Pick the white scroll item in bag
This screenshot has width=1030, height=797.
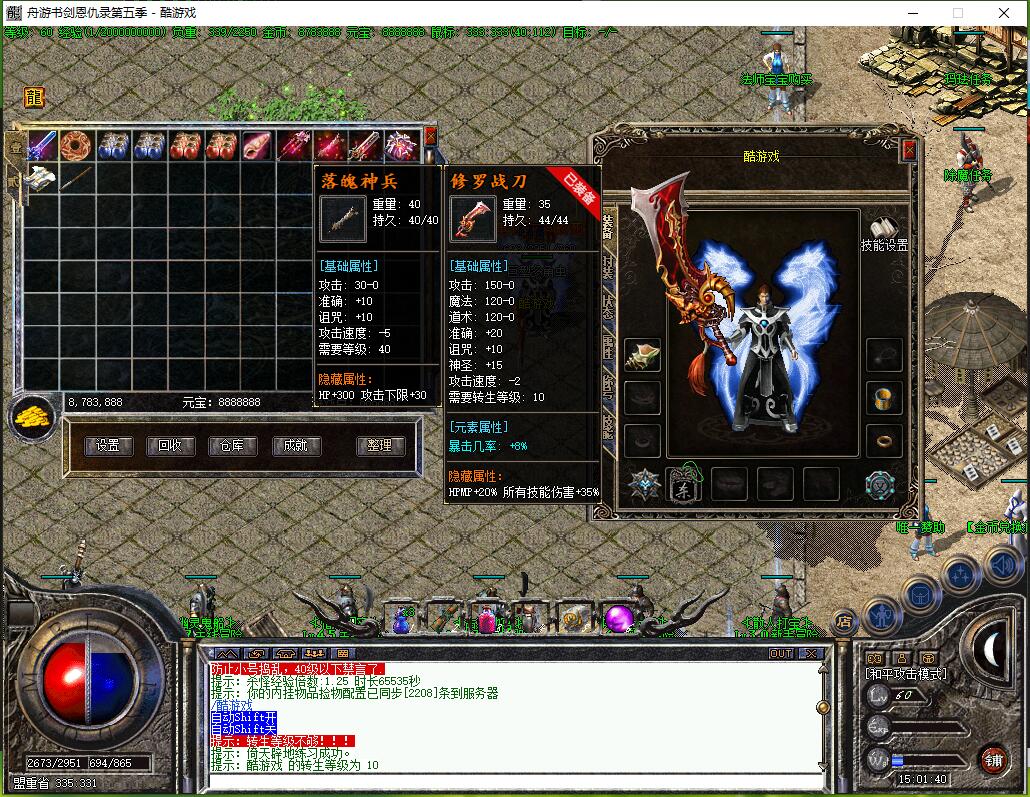tap(42, 179)
